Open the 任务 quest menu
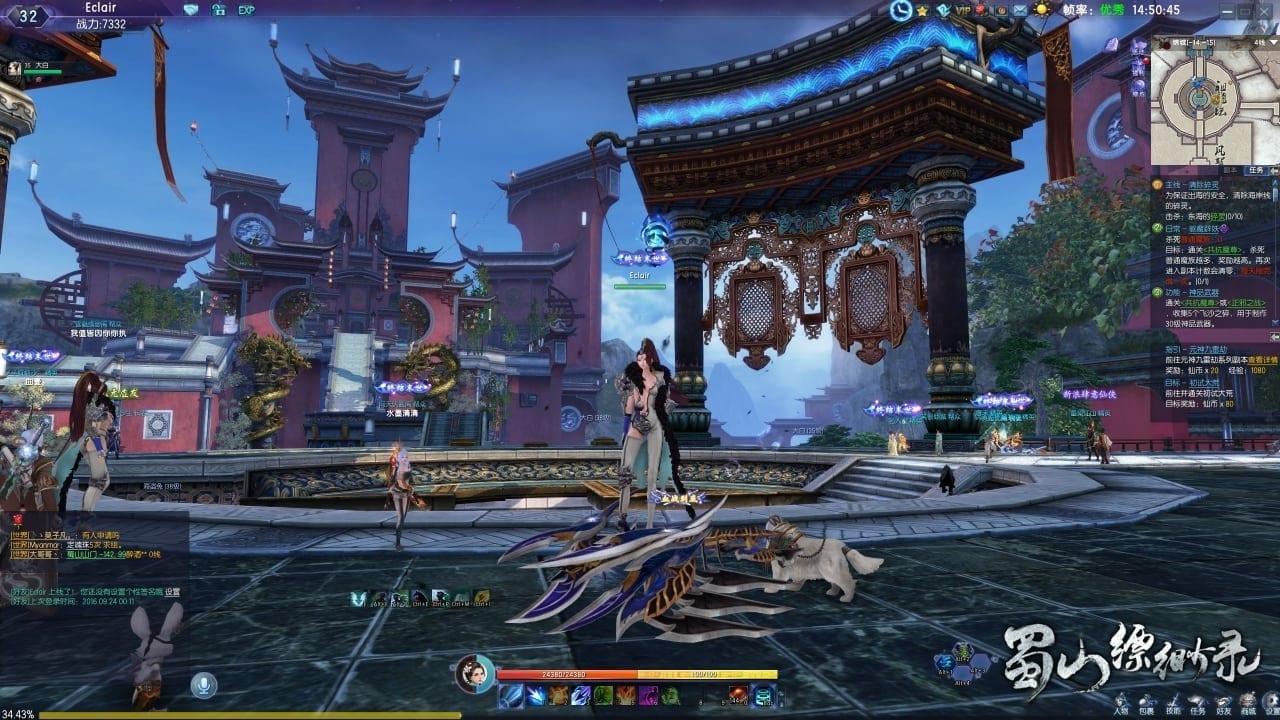 click(1197, 704)
